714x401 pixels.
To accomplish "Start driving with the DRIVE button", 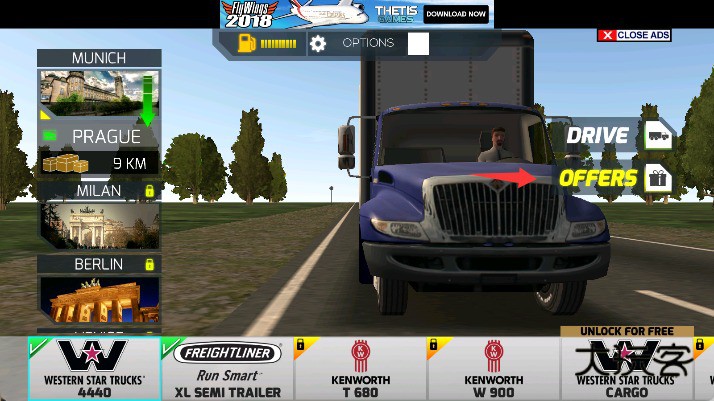I will [x=612, y=135].
